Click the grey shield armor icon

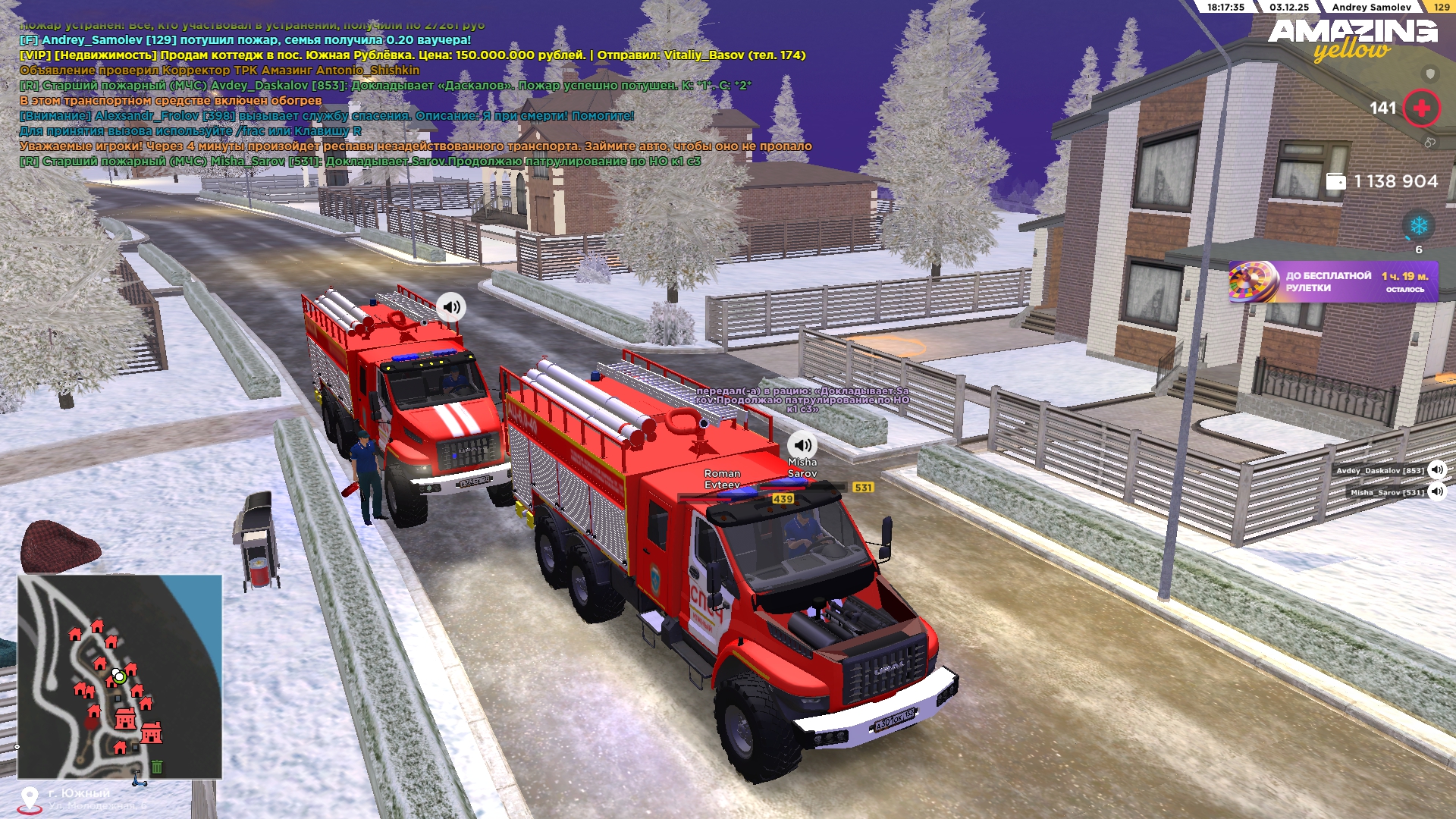click(x=1430, y=74)
